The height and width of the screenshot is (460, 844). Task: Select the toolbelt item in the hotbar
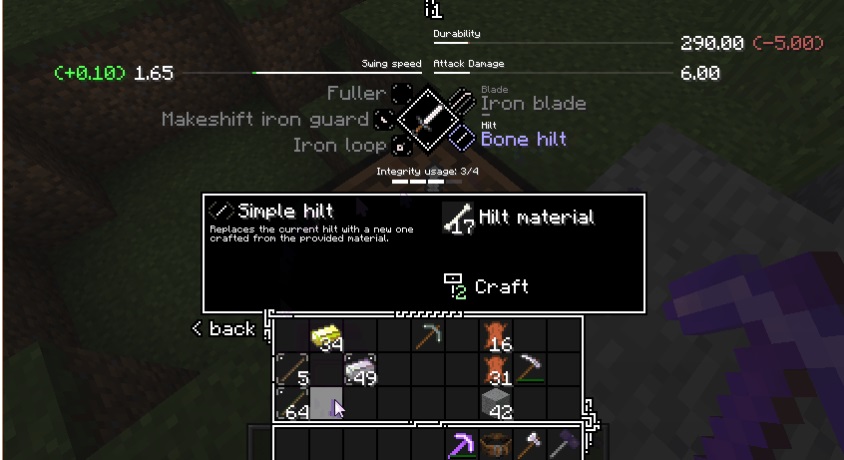[x=495, y=443]
